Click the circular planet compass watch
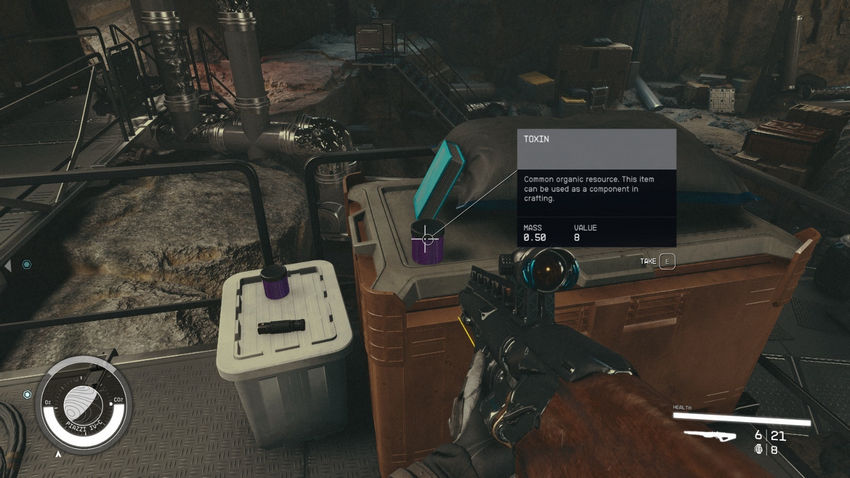850x478 pixels. click(x=83, y=404)
